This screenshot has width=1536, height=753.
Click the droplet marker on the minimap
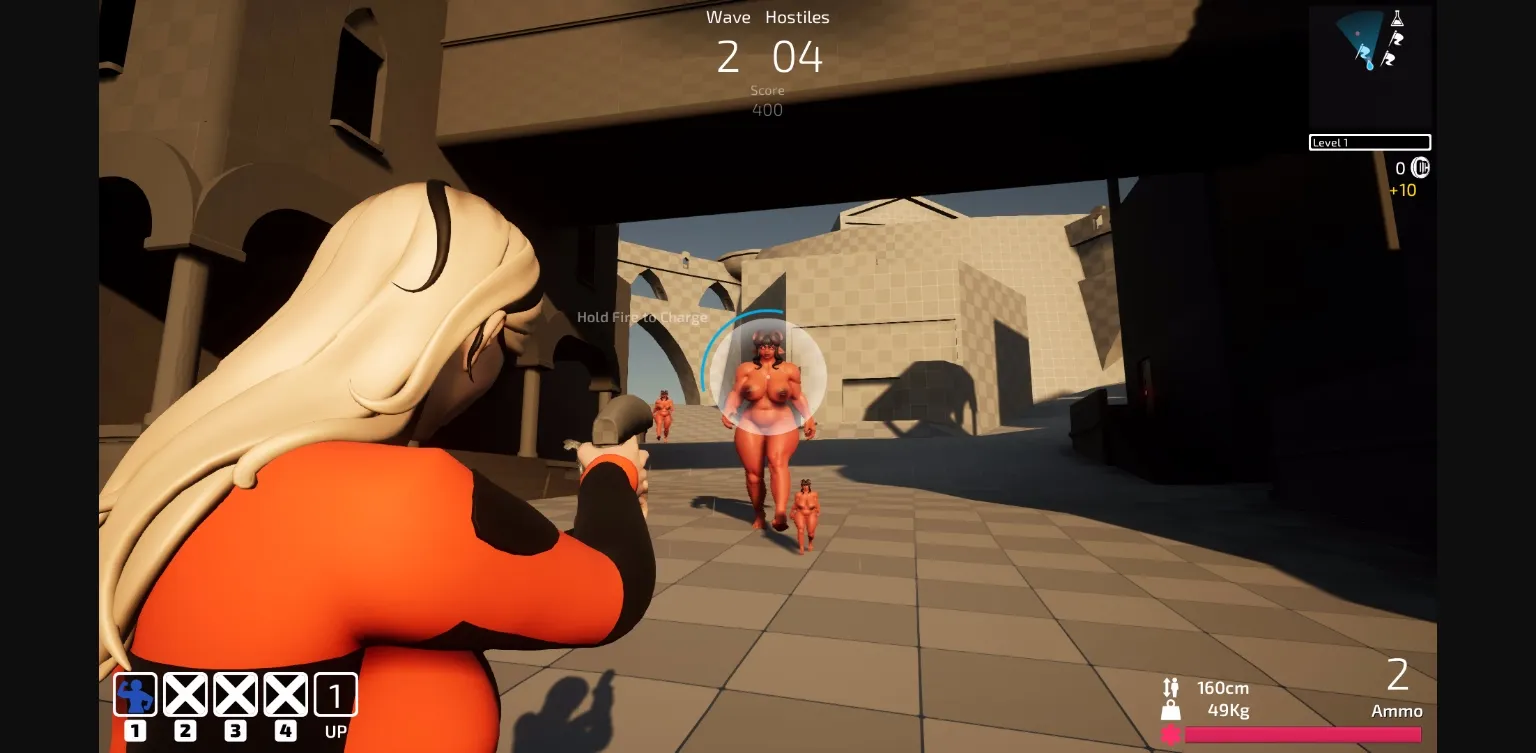point(1370,64)
